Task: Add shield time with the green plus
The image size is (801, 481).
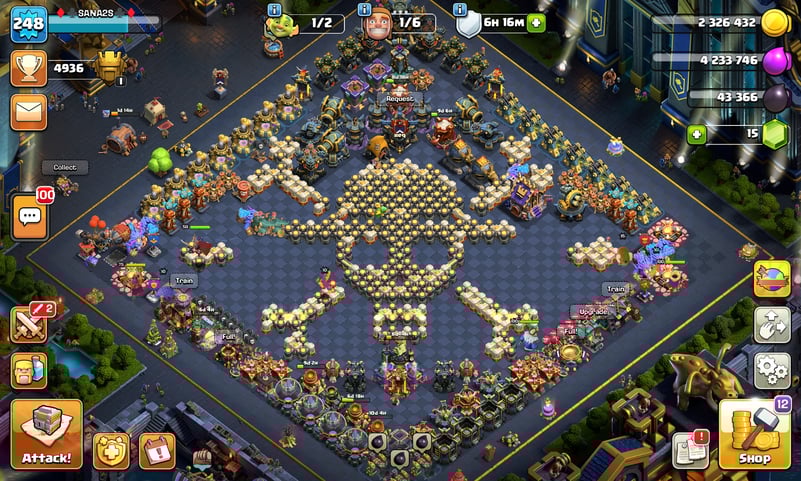Action: [536, 22]
